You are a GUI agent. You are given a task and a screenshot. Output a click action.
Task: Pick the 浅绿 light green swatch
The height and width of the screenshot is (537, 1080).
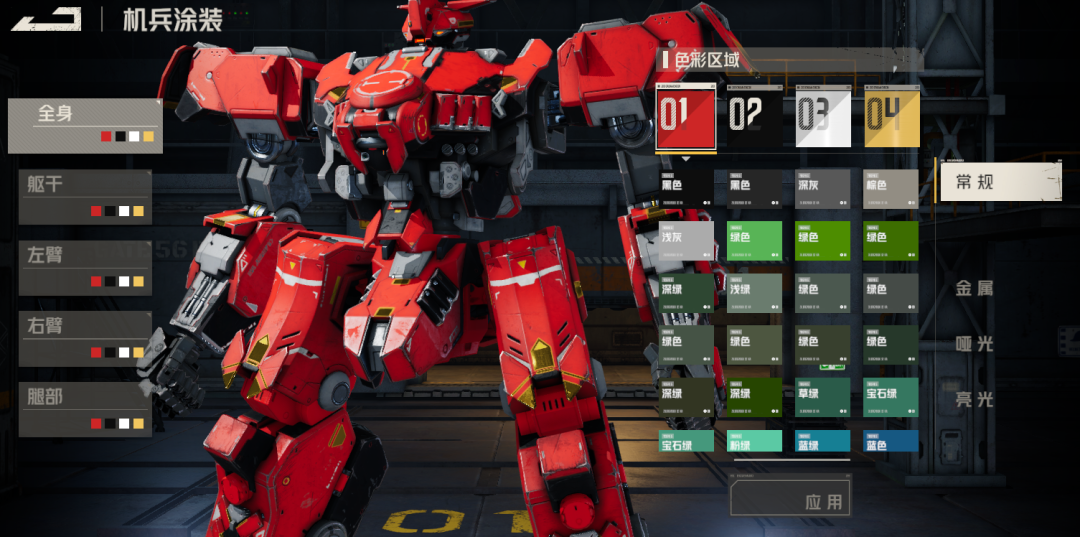pyautogui.click(x=754, y=293)
